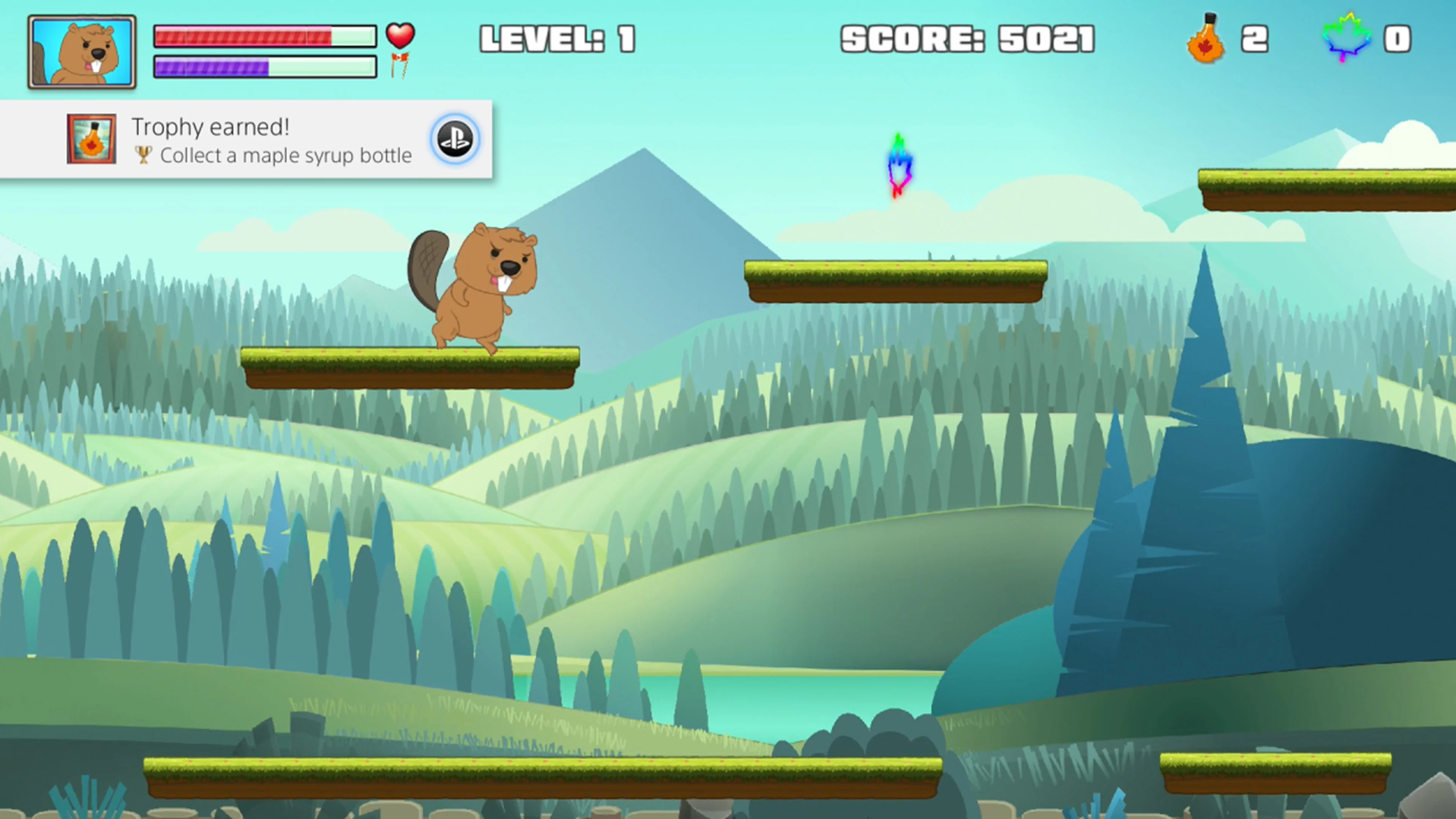
Task: Click the rainbow leaf collectible floating midair
Action: (899, 165)
